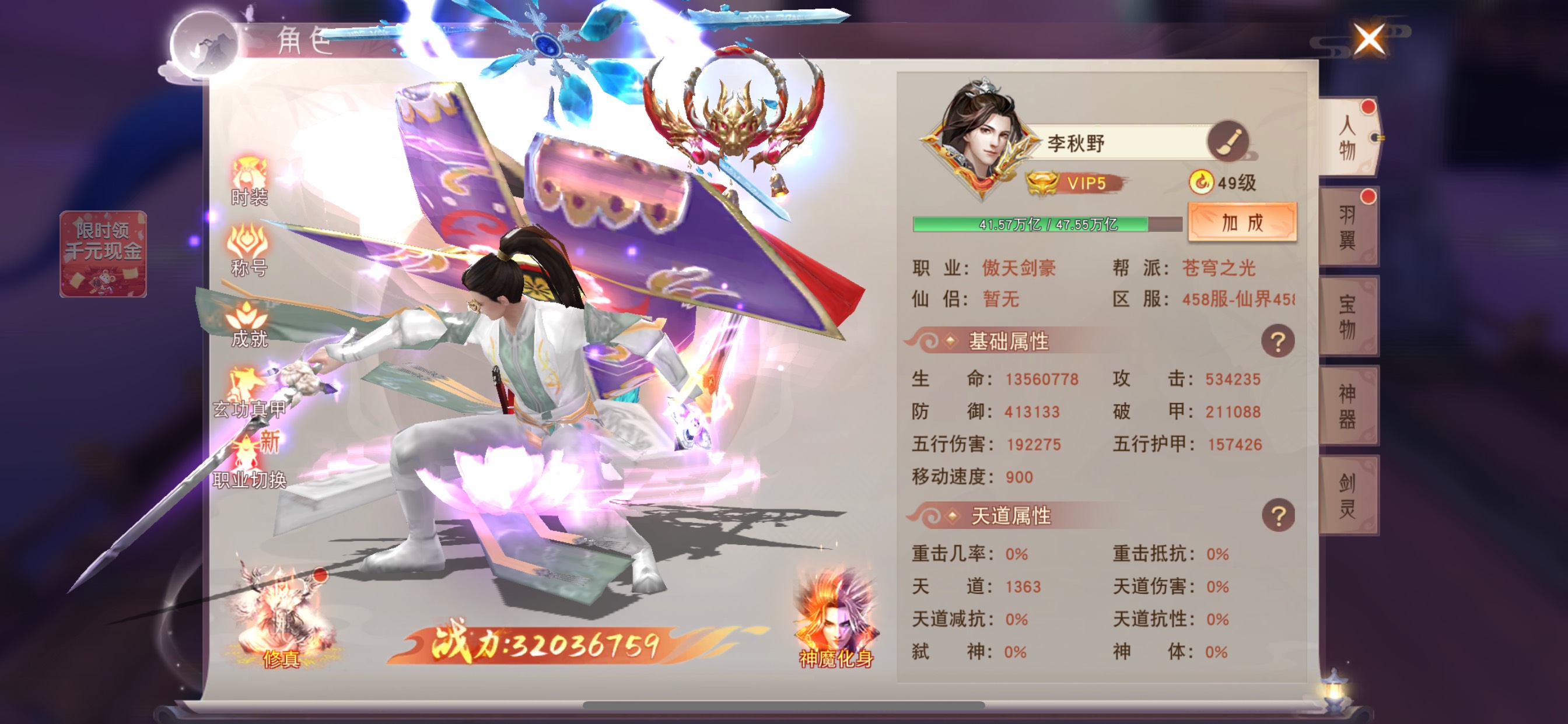Switch to the 人物 tab
Image resolution: width=1568 pixels, height=724 pixels.
1347,138
